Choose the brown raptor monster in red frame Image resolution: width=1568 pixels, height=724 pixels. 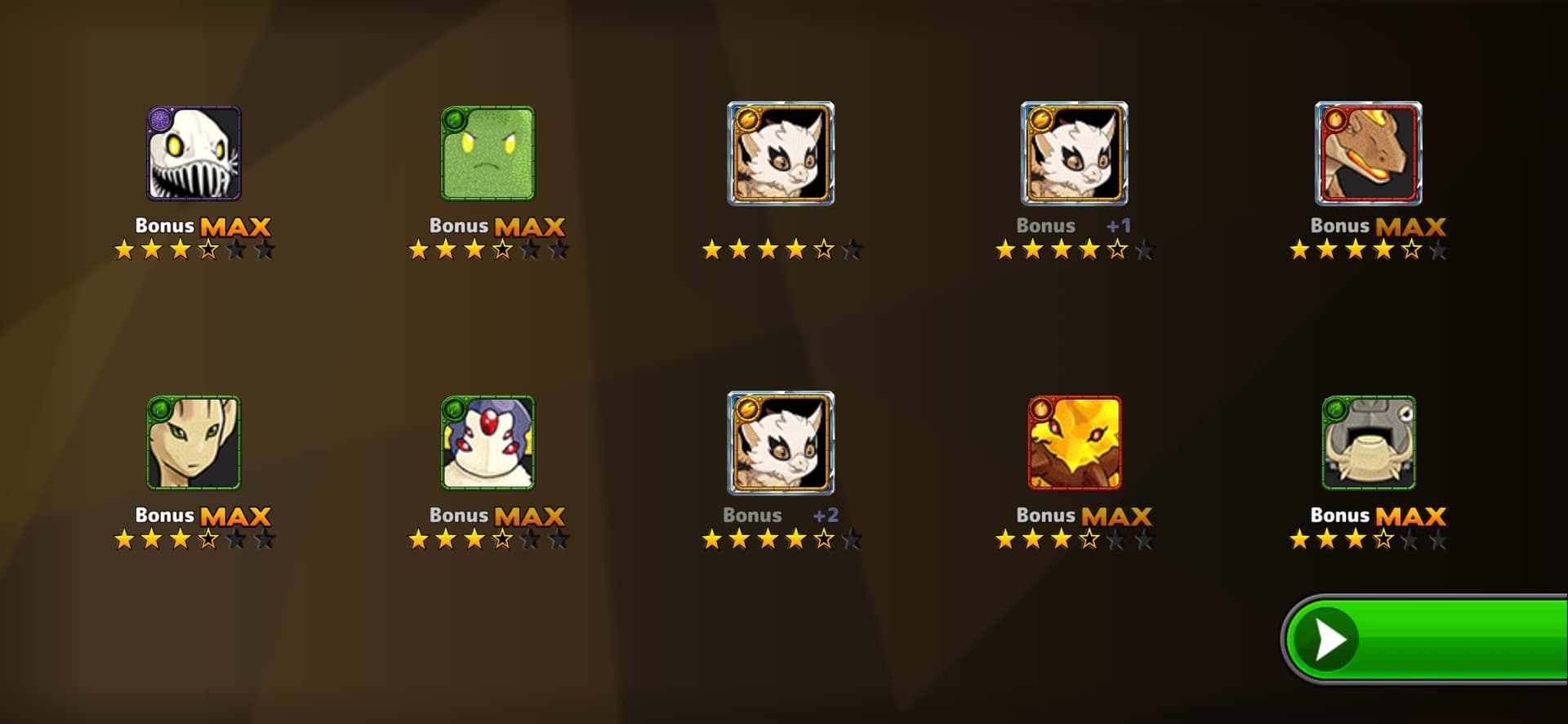click(1368, 154)
